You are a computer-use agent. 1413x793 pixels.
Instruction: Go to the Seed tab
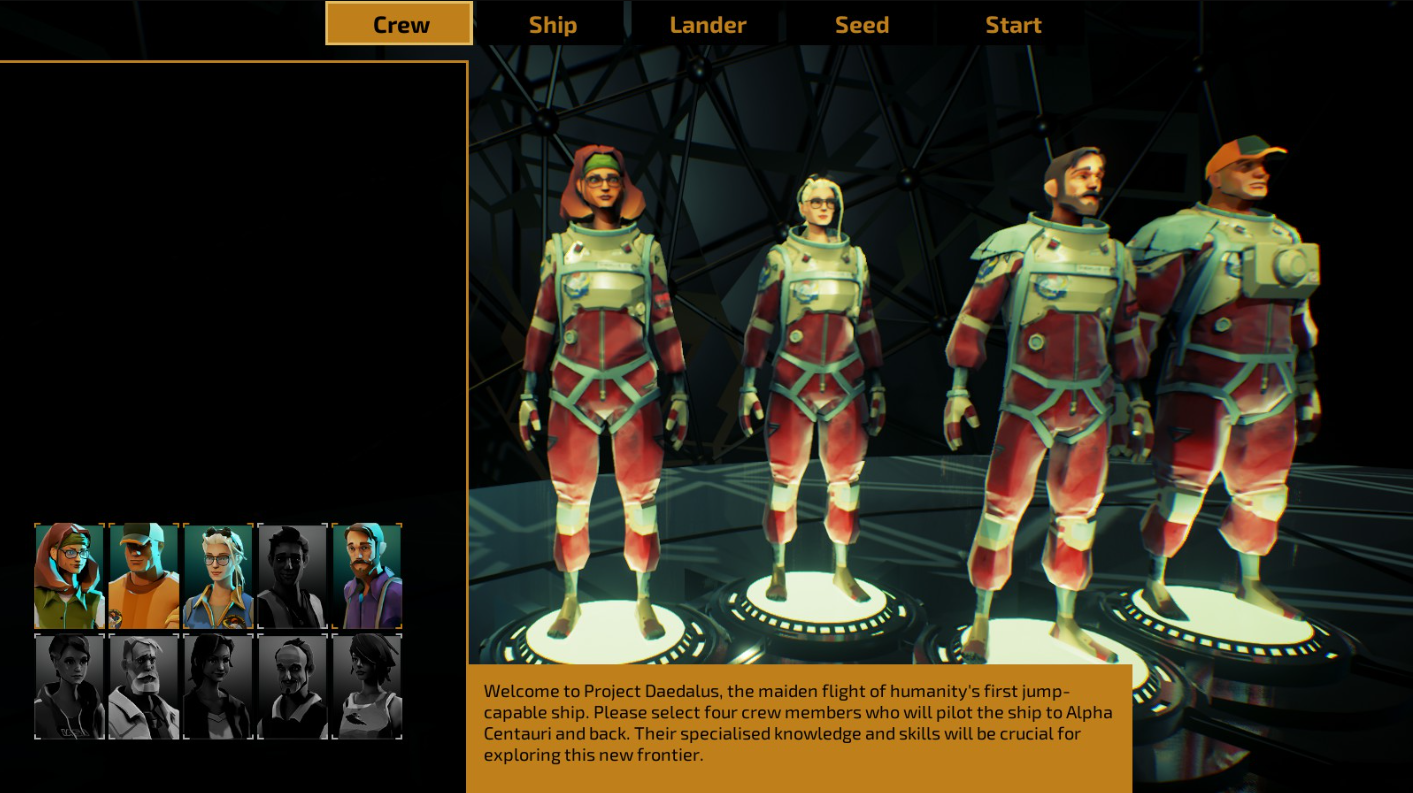861,25
